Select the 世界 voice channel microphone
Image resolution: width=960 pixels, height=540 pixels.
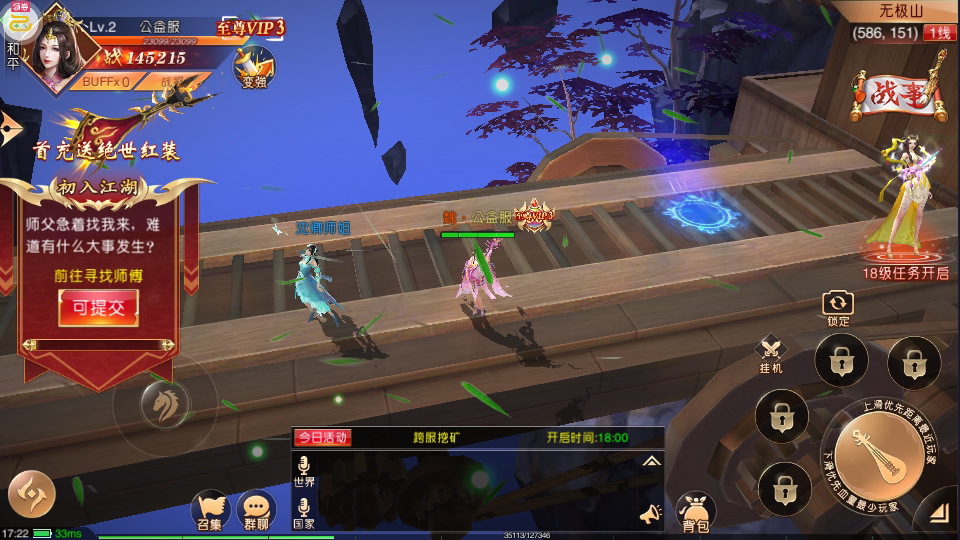click(304, 472)
